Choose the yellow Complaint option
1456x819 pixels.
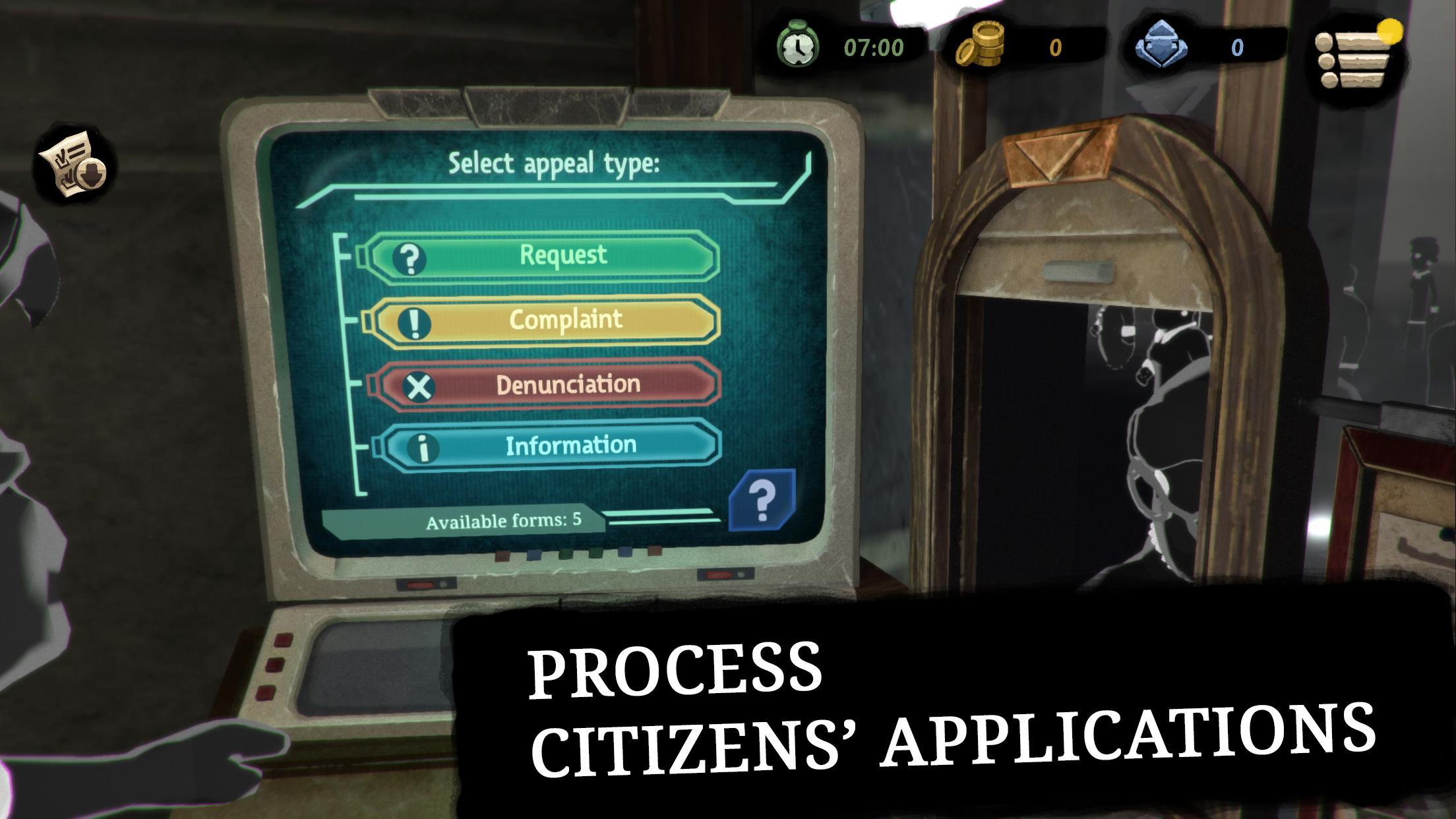click(545, 321)
